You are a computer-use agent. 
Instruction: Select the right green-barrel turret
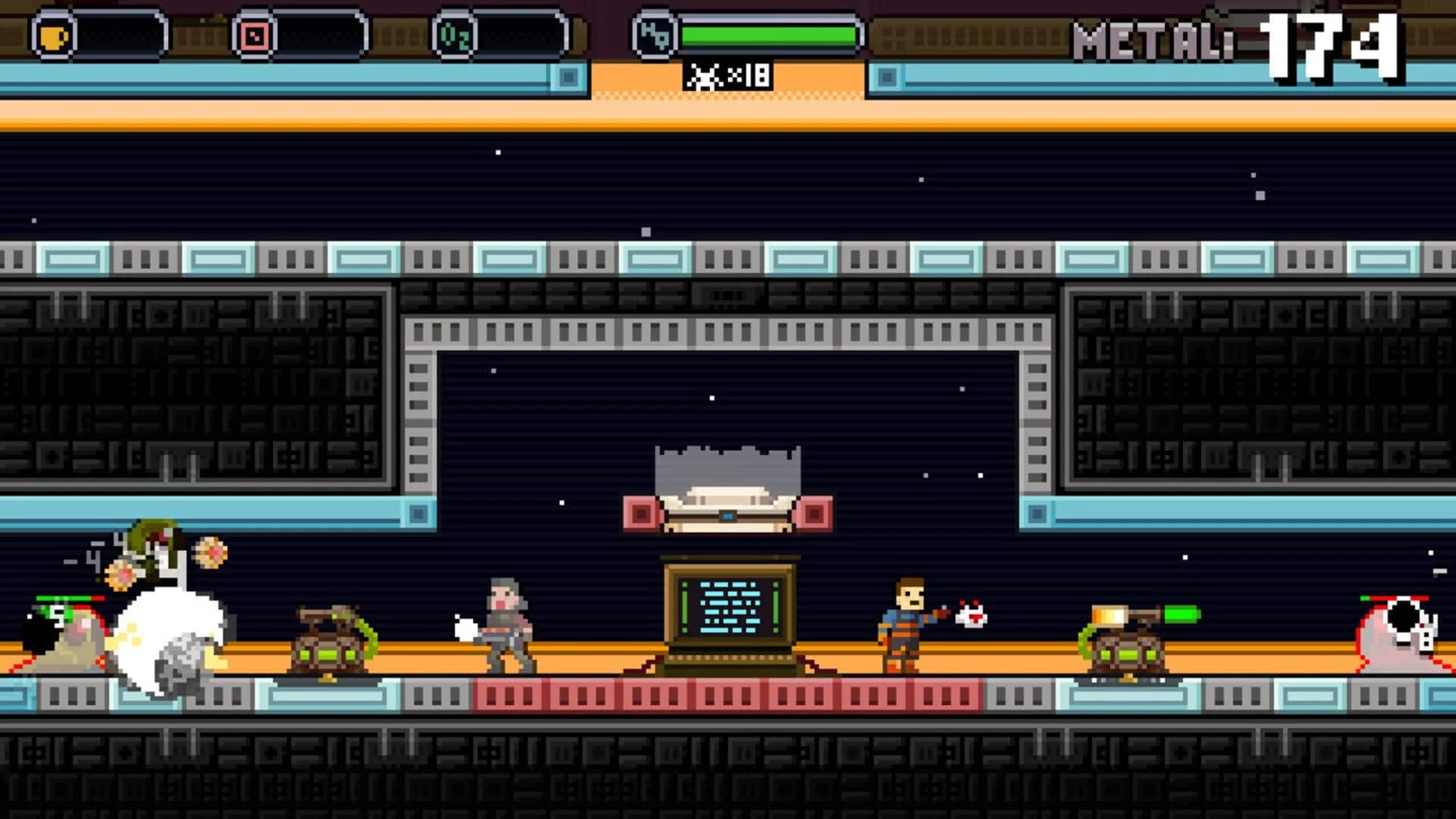pyautogui.click(x=1130, y=648)
